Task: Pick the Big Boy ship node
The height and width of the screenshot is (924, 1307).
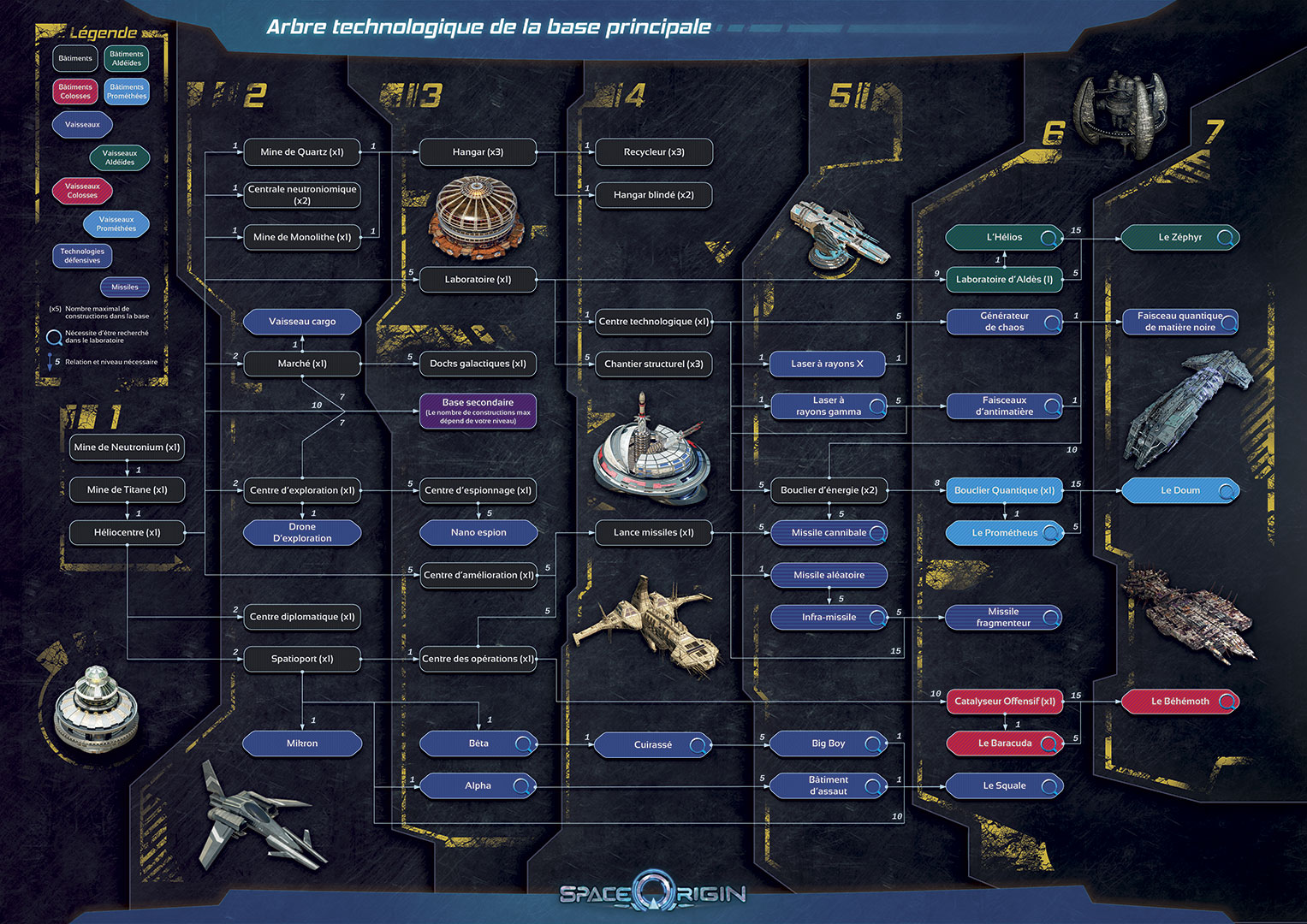Action: pyautogui.click(x=828, y=743)
